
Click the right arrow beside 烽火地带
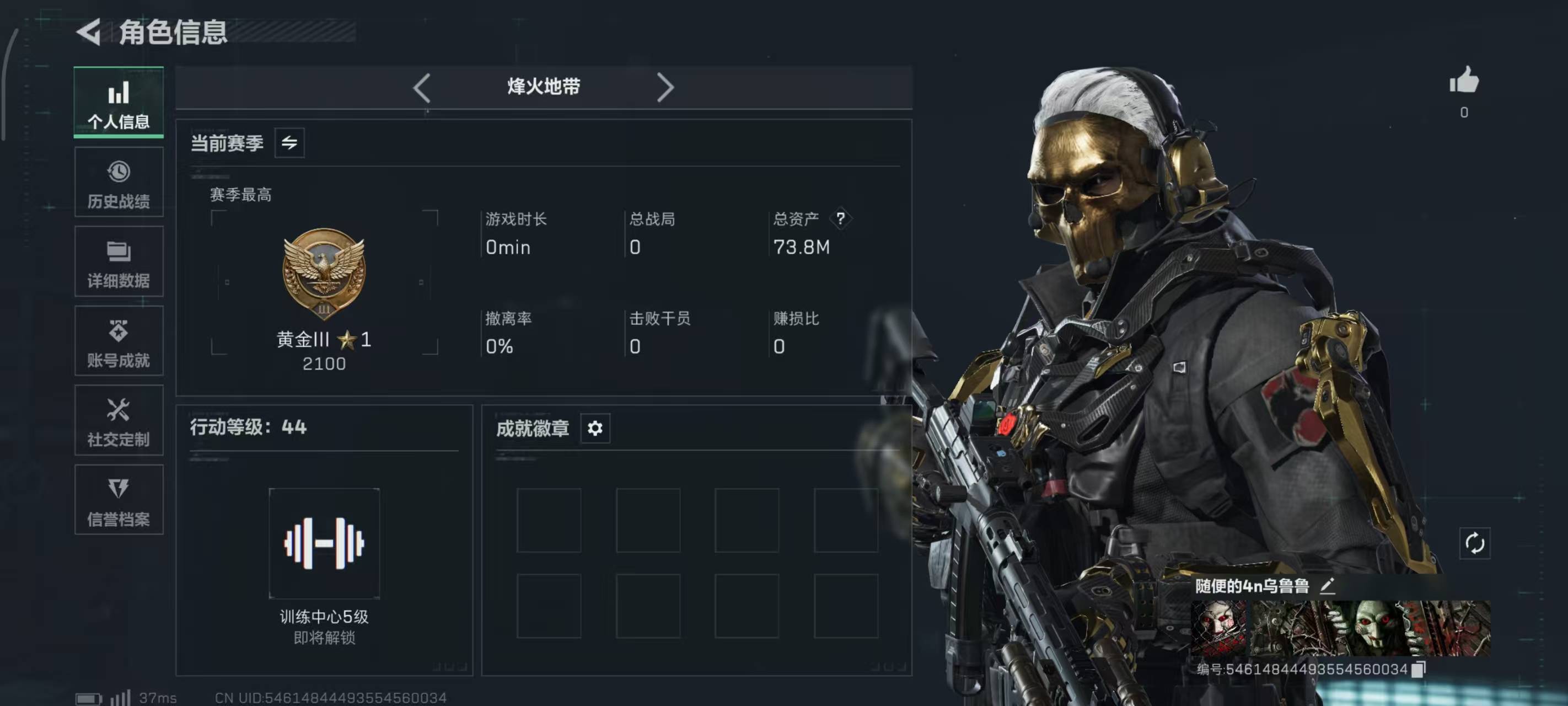pyautogui.click(x=665, y=88)
